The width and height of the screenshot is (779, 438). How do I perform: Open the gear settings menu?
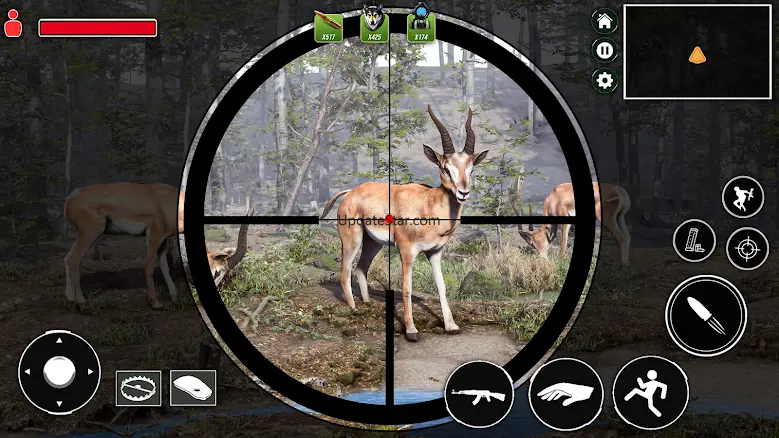604,80
